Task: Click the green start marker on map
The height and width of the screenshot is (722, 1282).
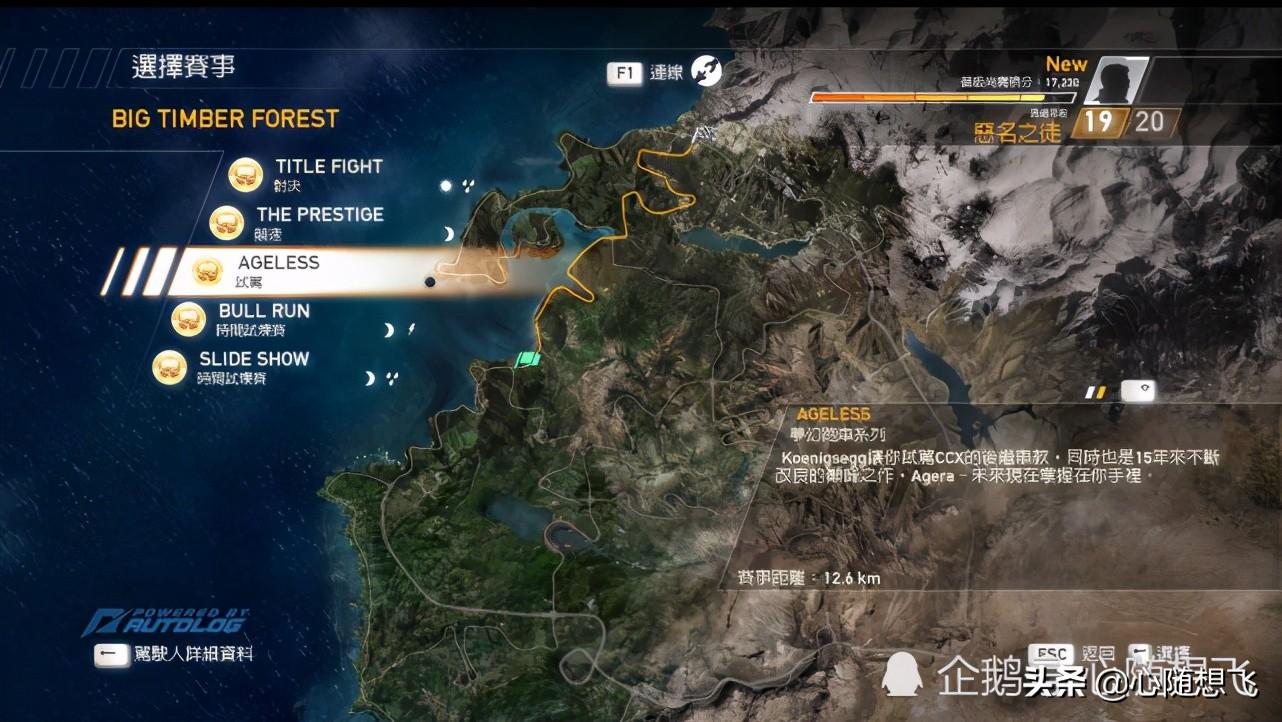Action: [527, 359]
